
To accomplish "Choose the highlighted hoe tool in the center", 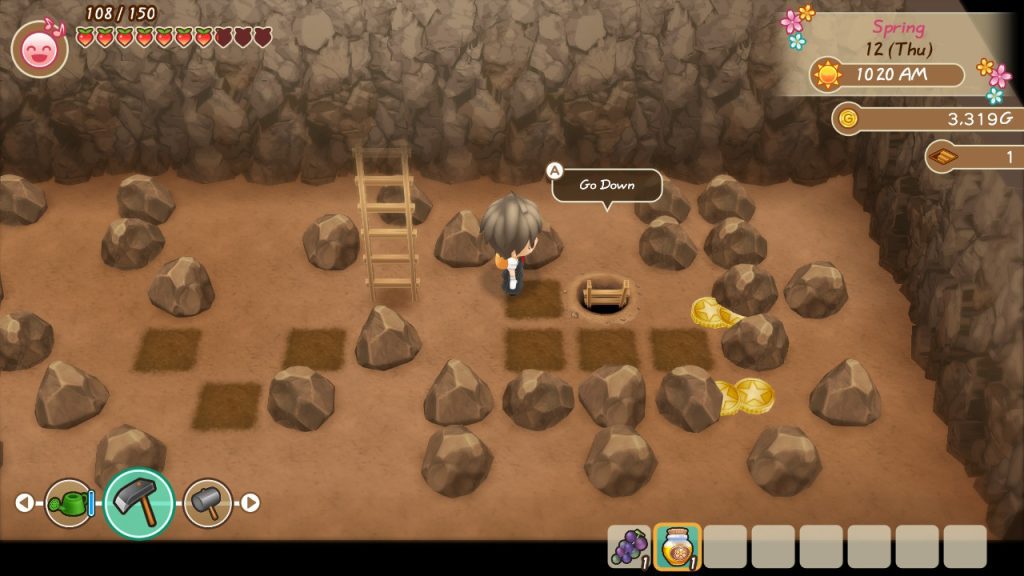I will 139,503.
